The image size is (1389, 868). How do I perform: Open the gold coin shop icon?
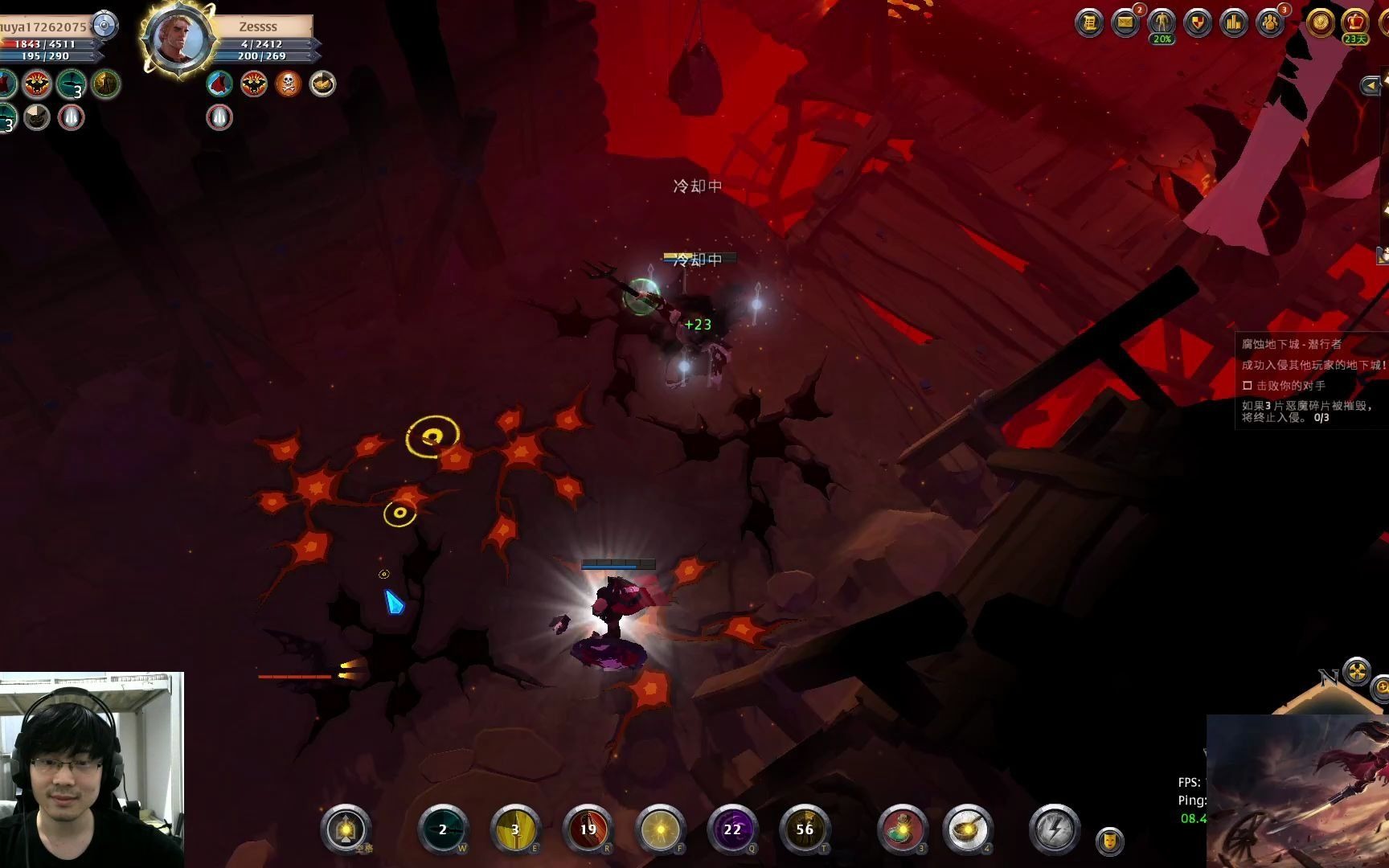pyautogui.click(x=1319, y=23)
